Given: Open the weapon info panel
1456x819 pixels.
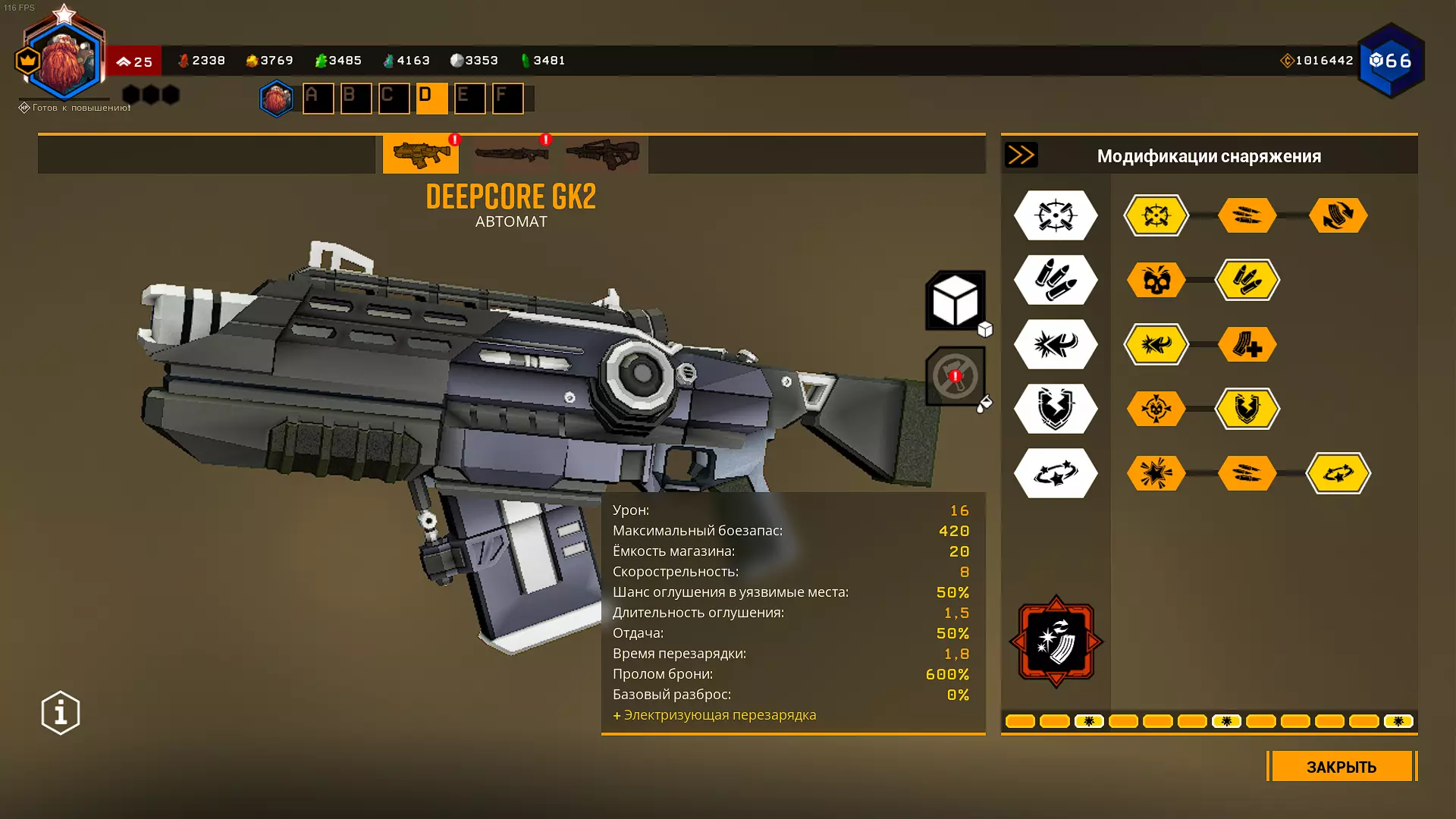Looking at the screenshot, I should 61,713.
